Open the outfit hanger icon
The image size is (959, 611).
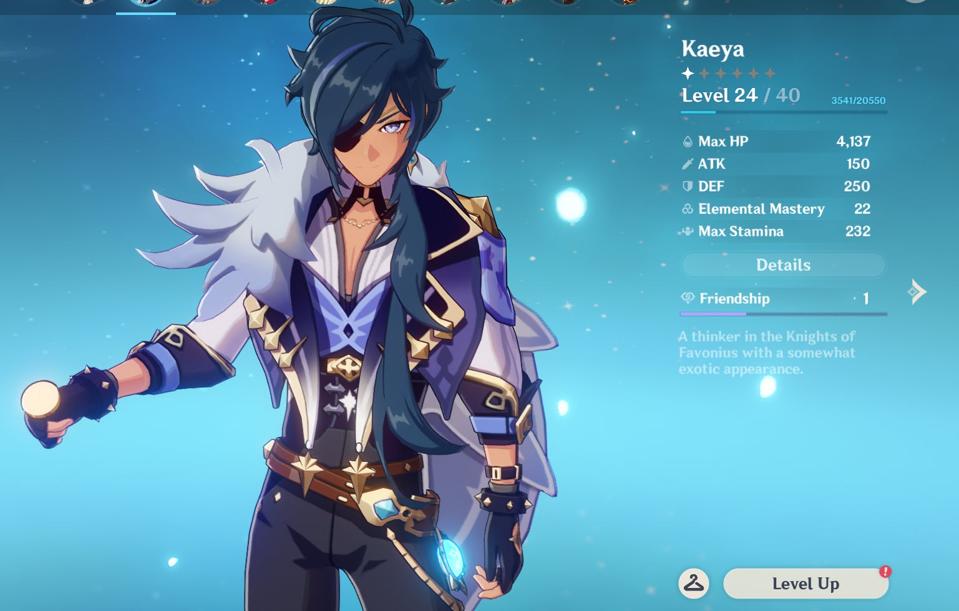[x=694, y=584]
